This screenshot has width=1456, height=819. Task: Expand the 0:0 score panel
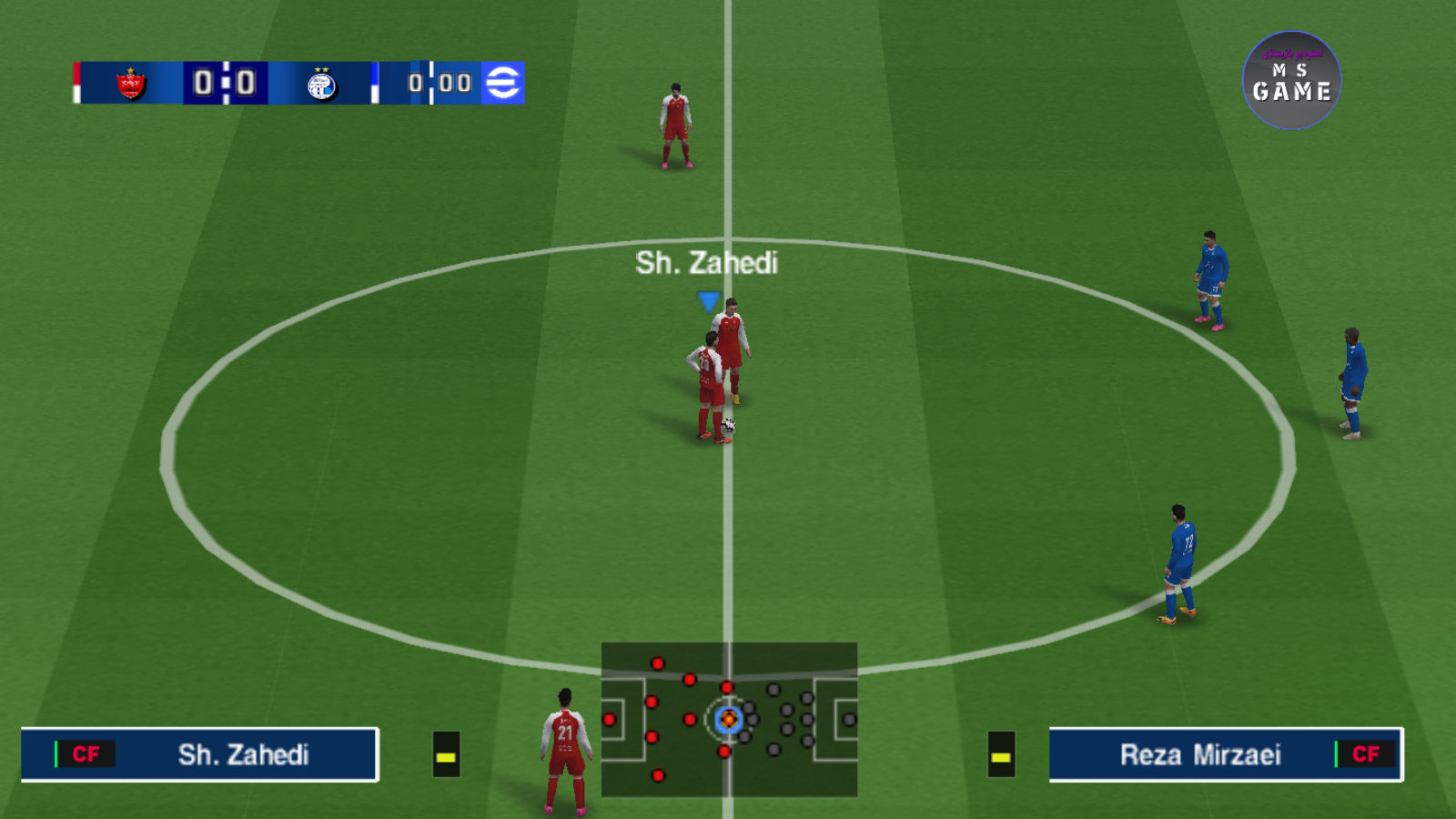coord(224,83)
